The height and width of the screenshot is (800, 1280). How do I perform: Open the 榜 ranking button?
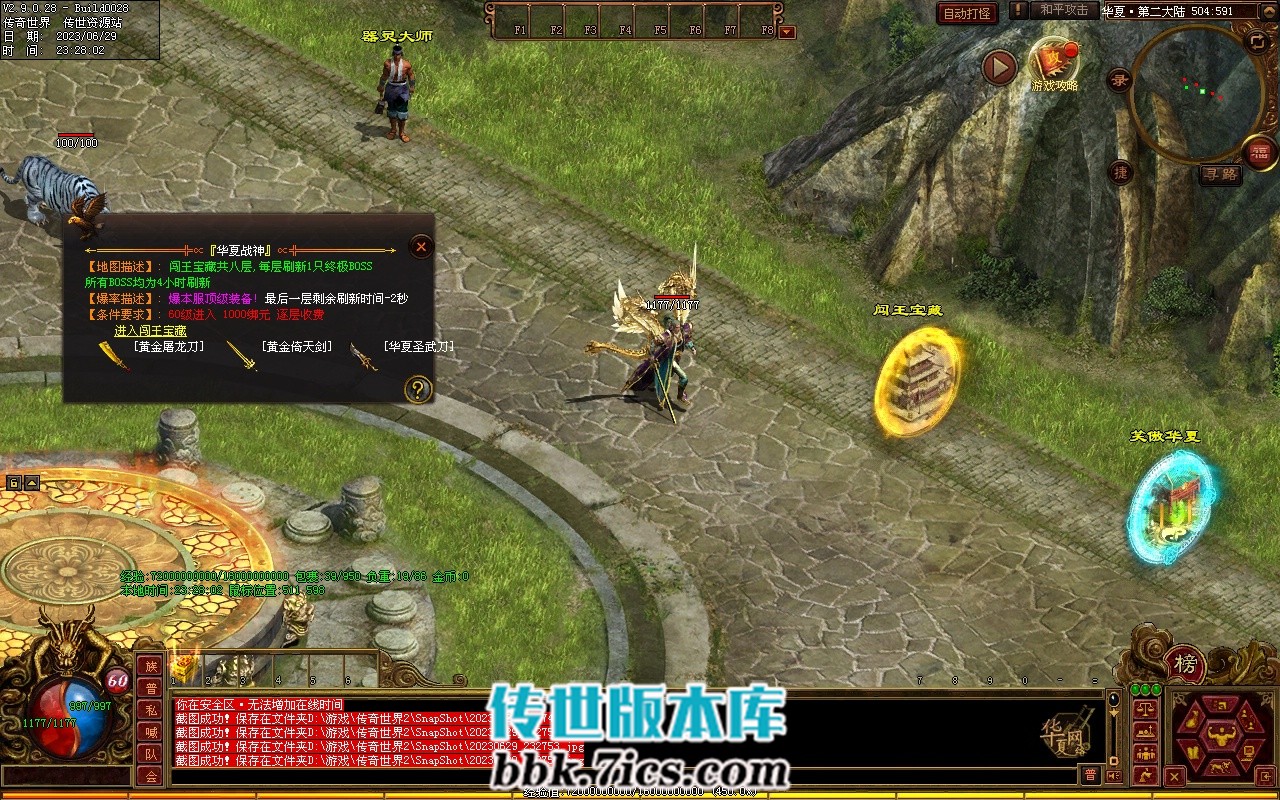tap(1185, 663)
